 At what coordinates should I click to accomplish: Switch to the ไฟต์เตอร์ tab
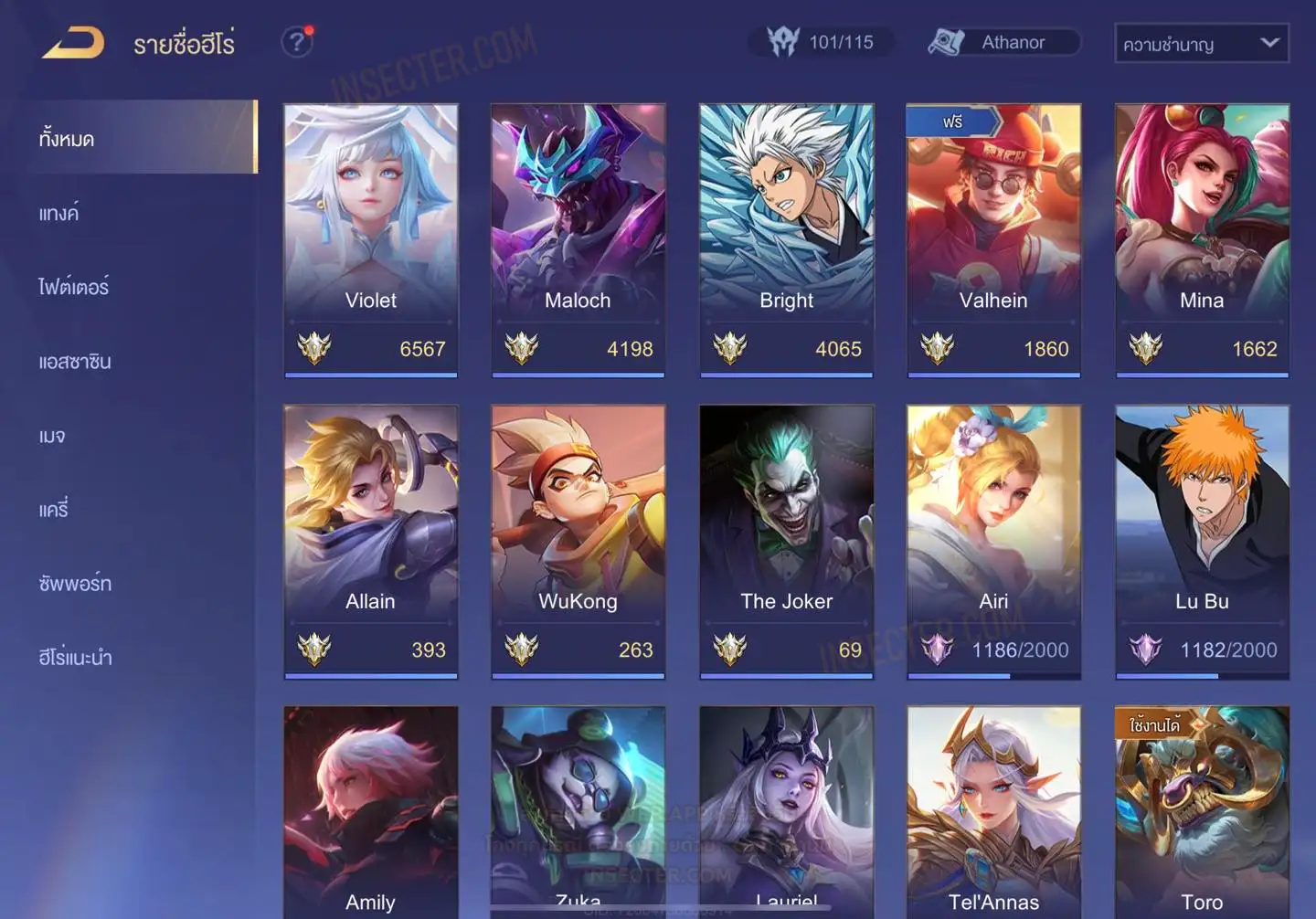(x=74, y=287)
